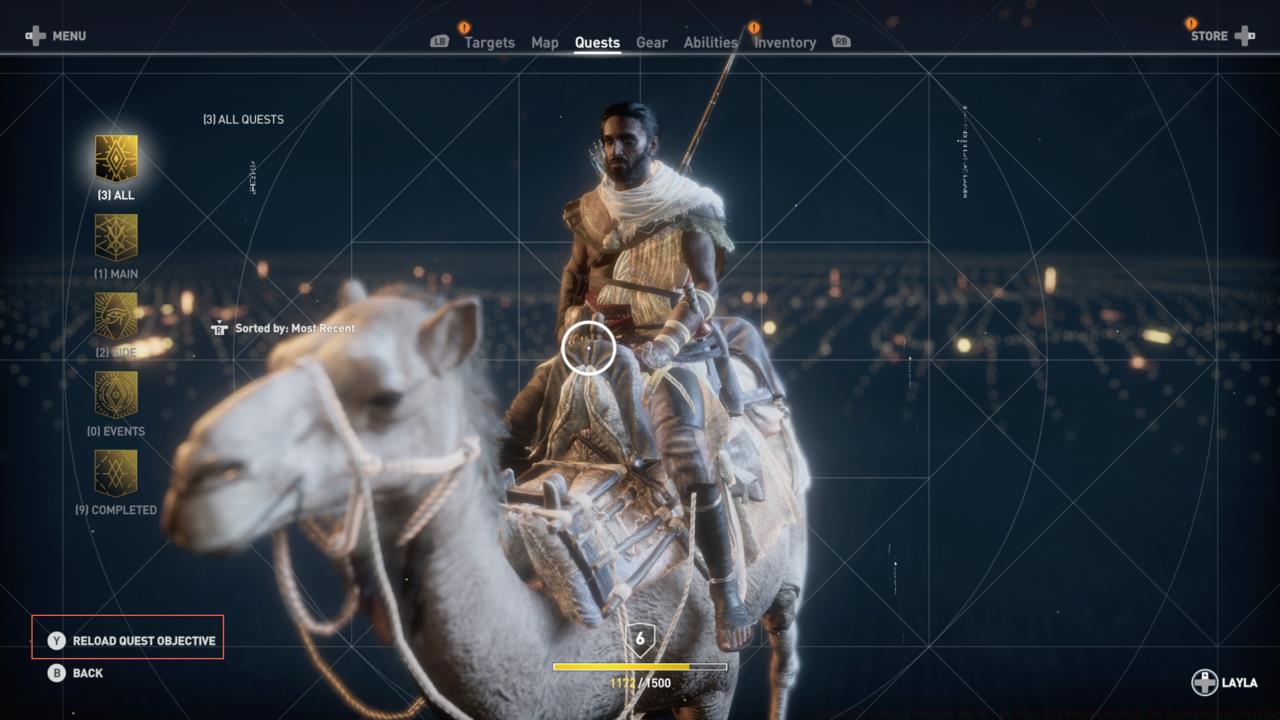Image resolution: width=1280 pixels, height=720 pixels.
Task: Click the XP progress bar showing 1172/1500
Action: (640, 665)
